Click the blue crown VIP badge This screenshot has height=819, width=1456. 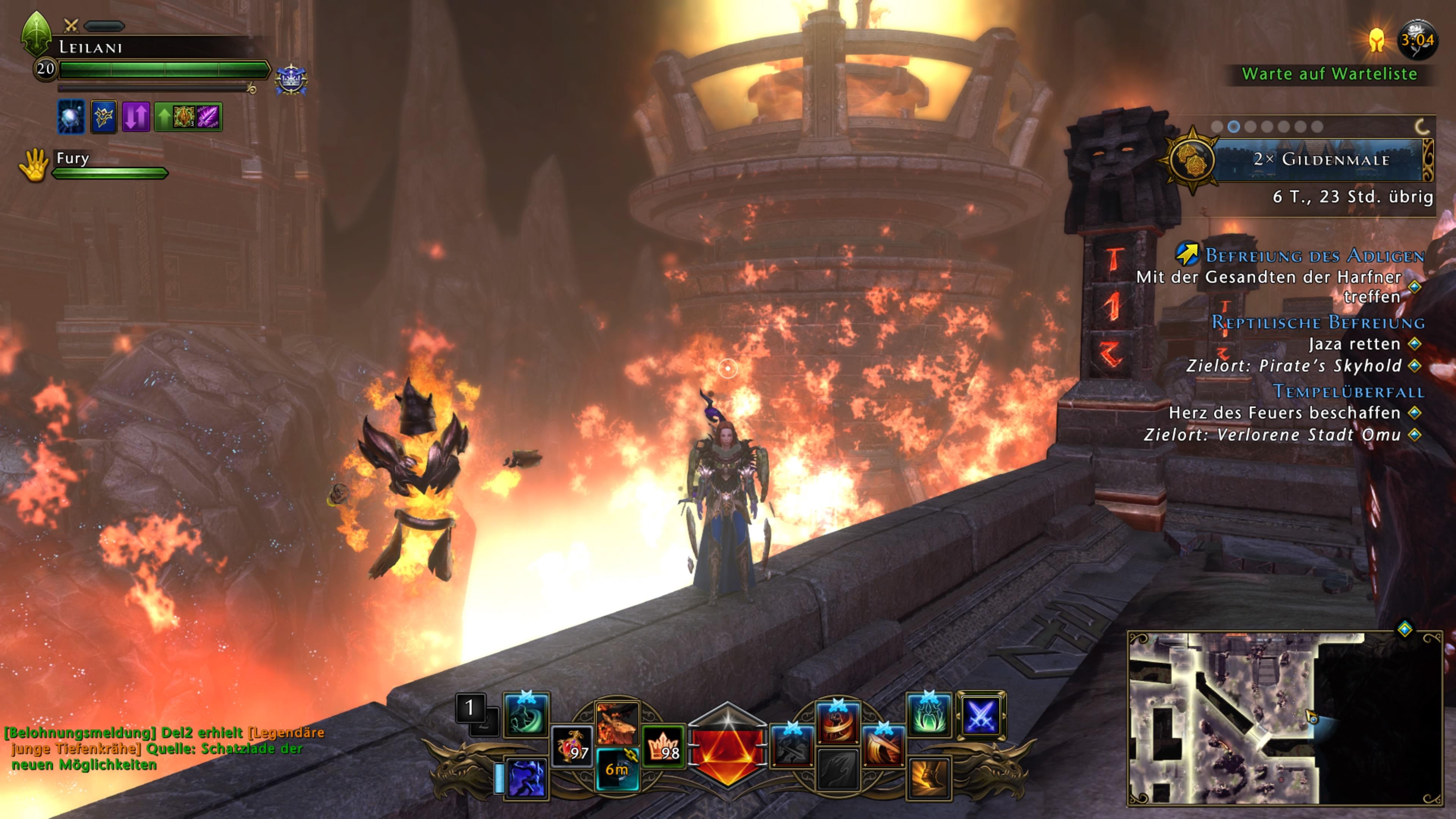tap(291, 79)
